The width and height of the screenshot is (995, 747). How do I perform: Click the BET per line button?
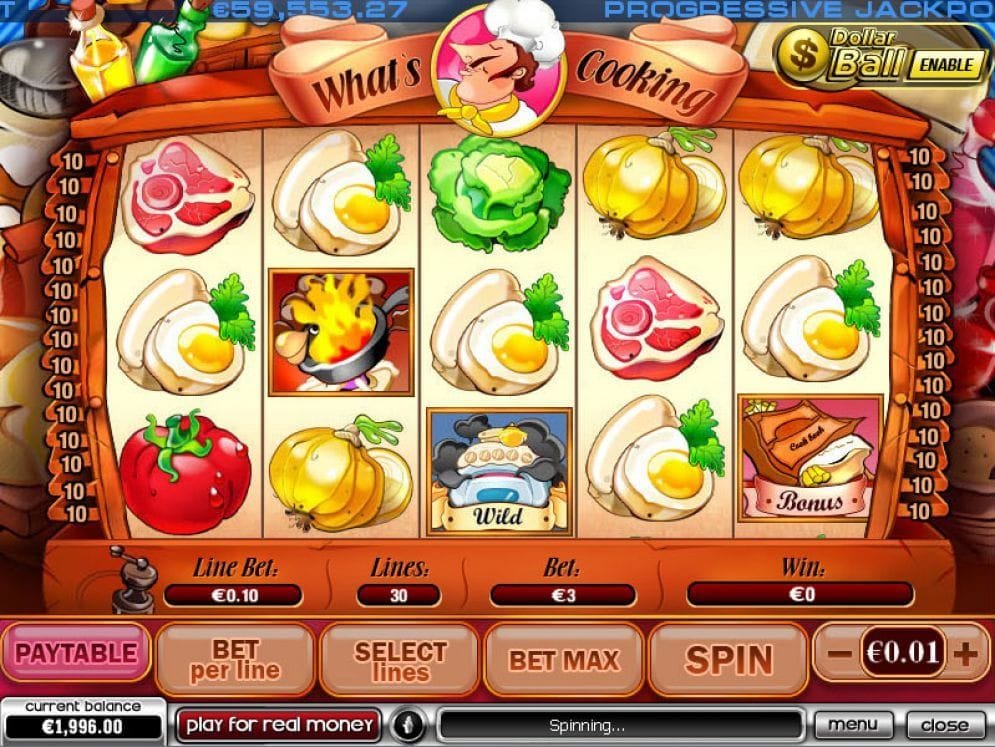(235, 660)
